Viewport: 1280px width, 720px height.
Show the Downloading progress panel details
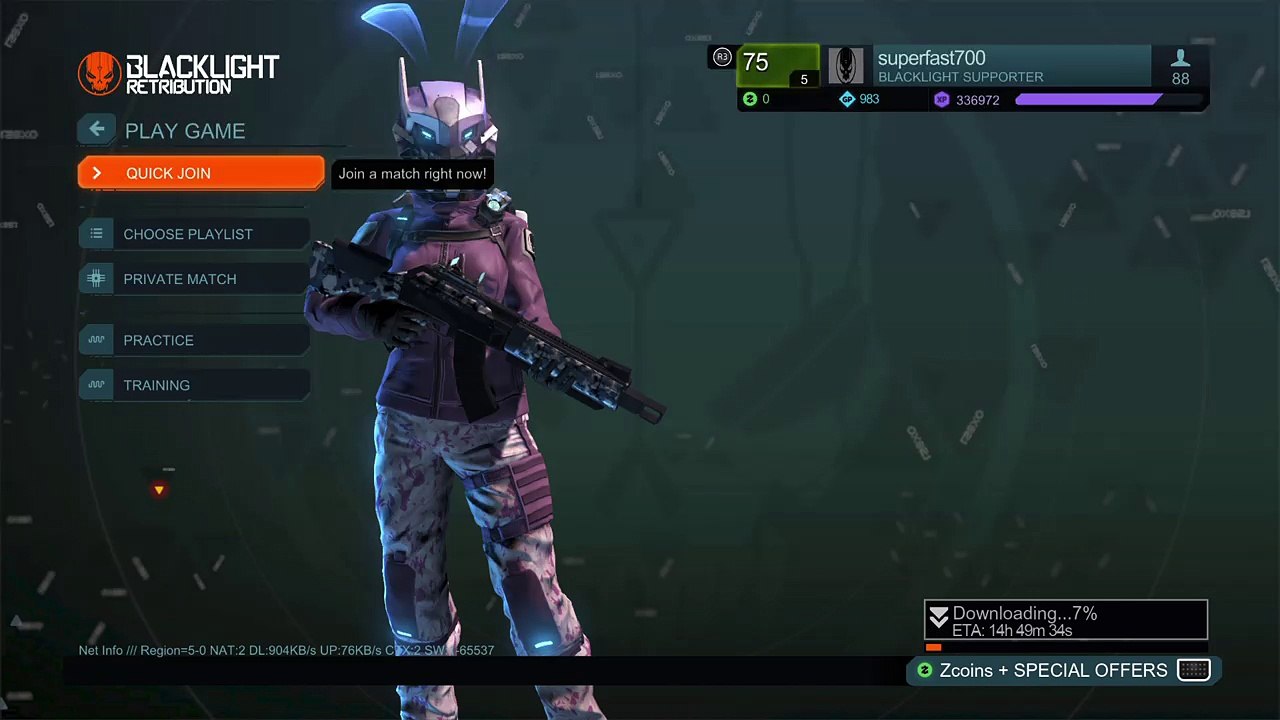1065,621
